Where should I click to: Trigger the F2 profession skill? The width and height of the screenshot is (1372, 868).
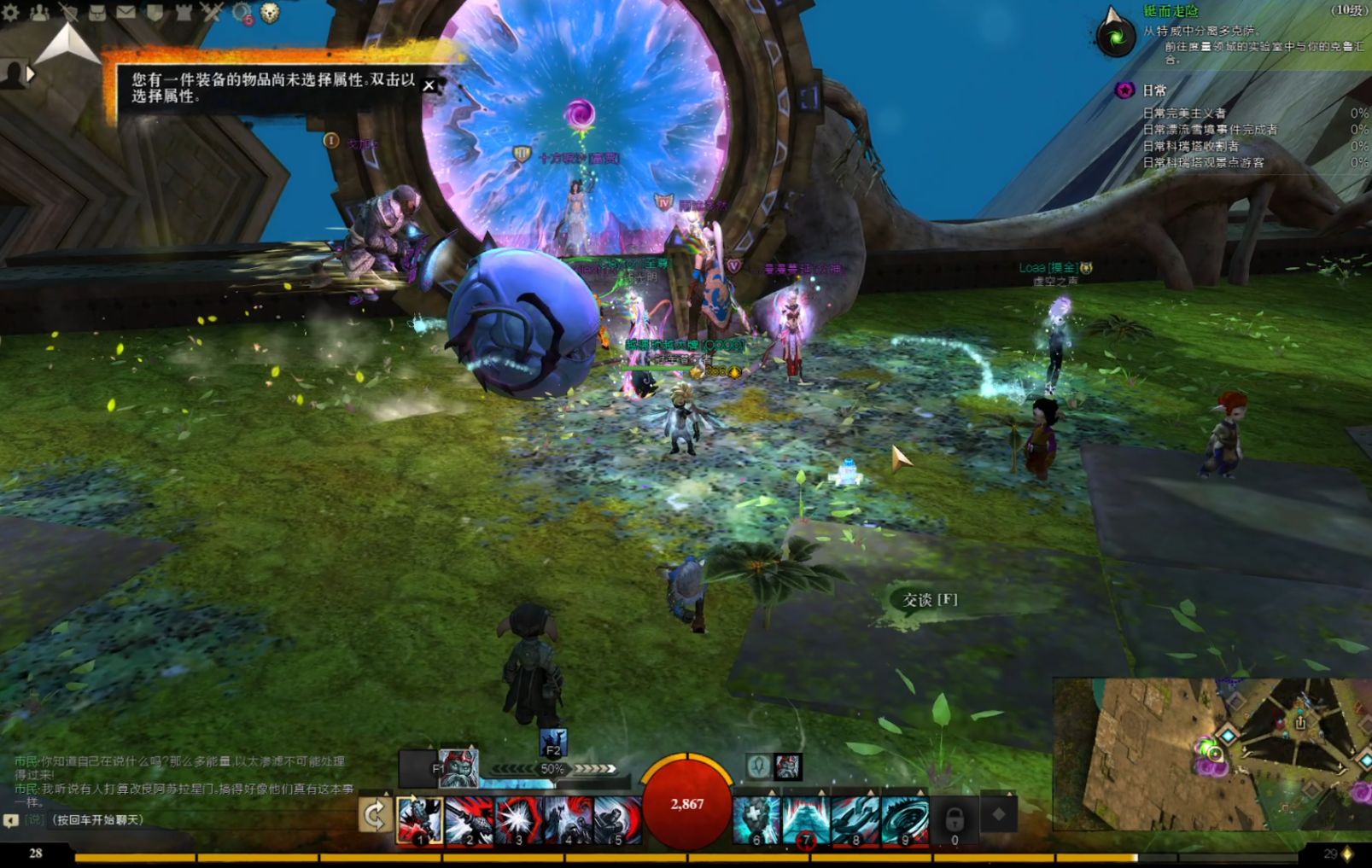553,743
